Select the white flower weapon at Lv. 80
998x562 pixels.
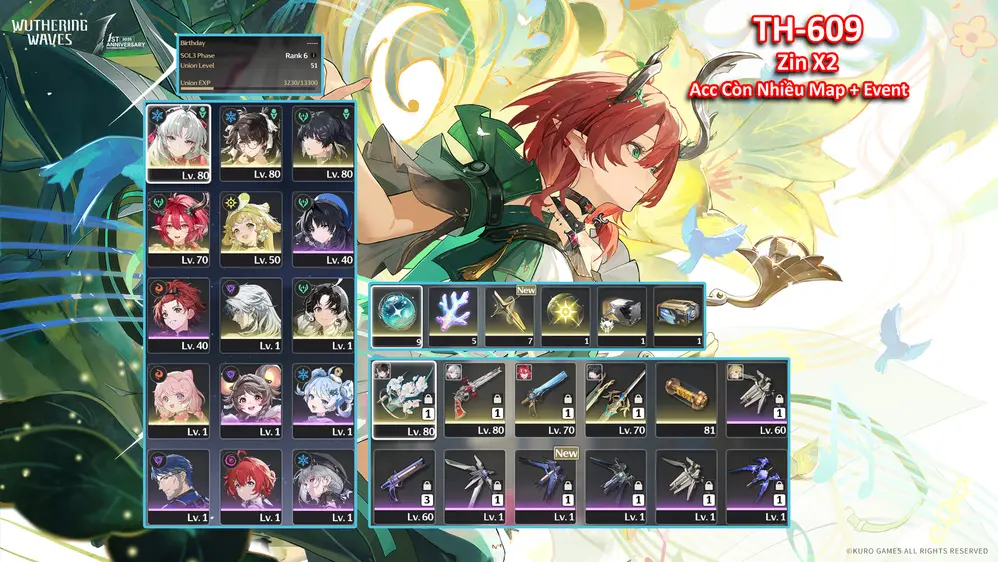pos(403,395)
